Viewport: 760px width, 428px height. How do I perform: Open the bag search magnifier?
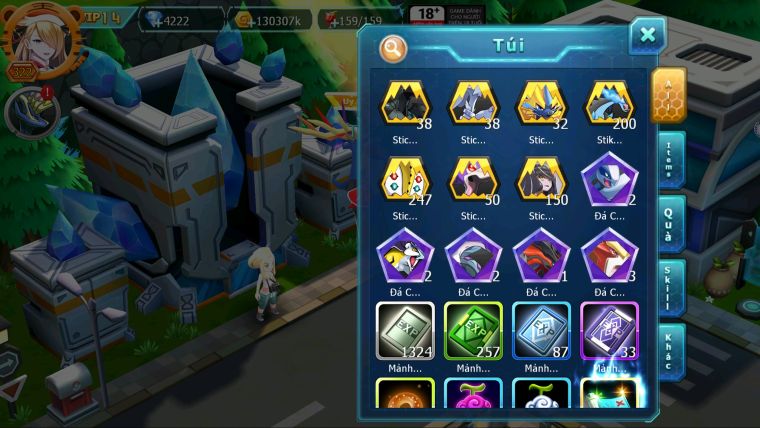[x=394, y=46]
